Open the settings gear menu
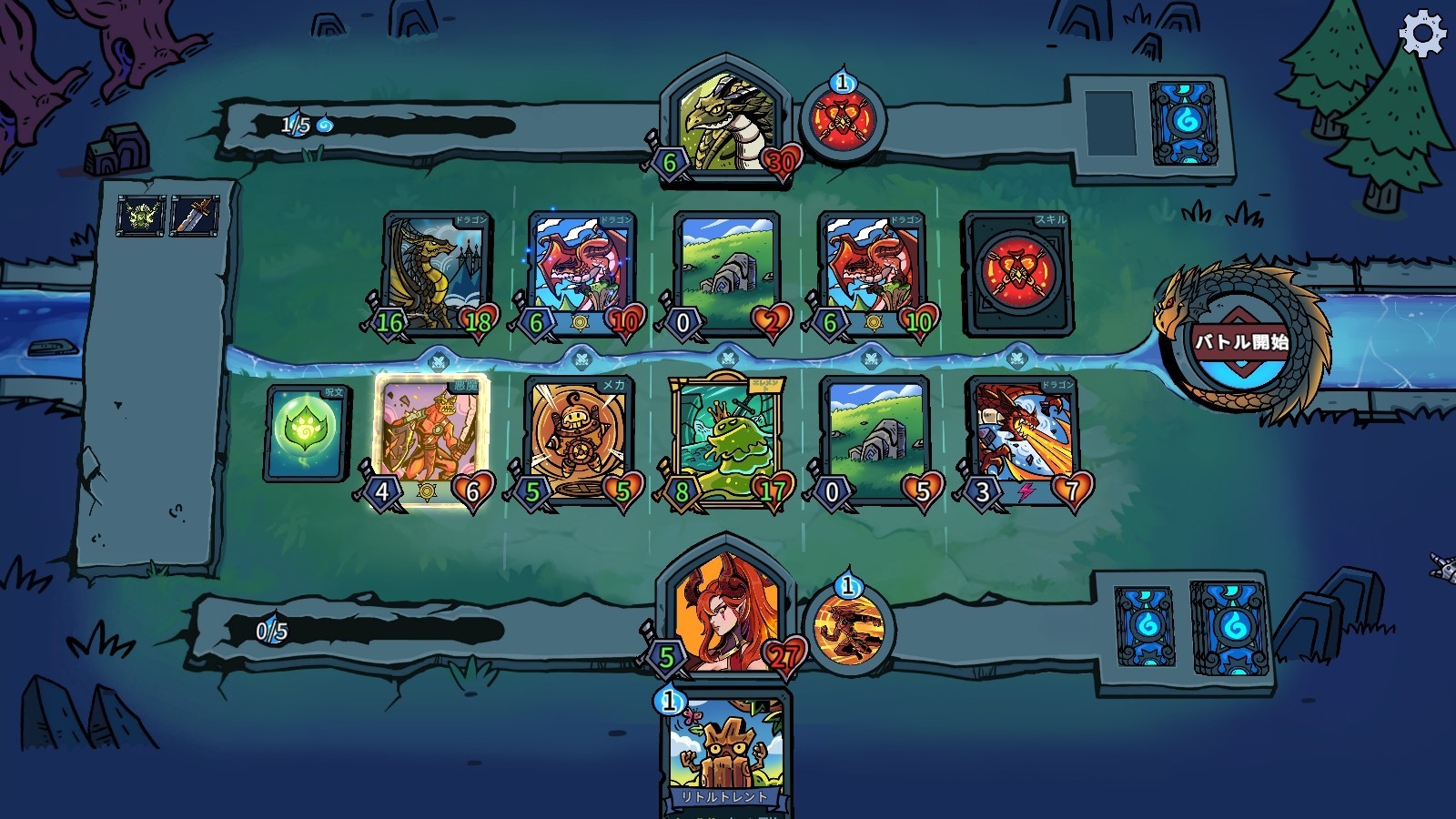 (x=1421, y=35)
